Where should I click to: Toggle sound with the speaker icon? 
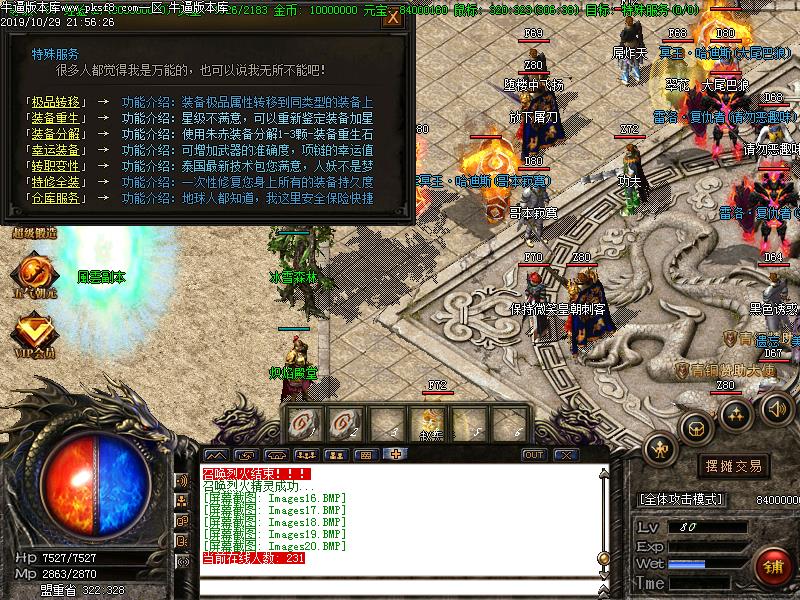tap(776, 407)
